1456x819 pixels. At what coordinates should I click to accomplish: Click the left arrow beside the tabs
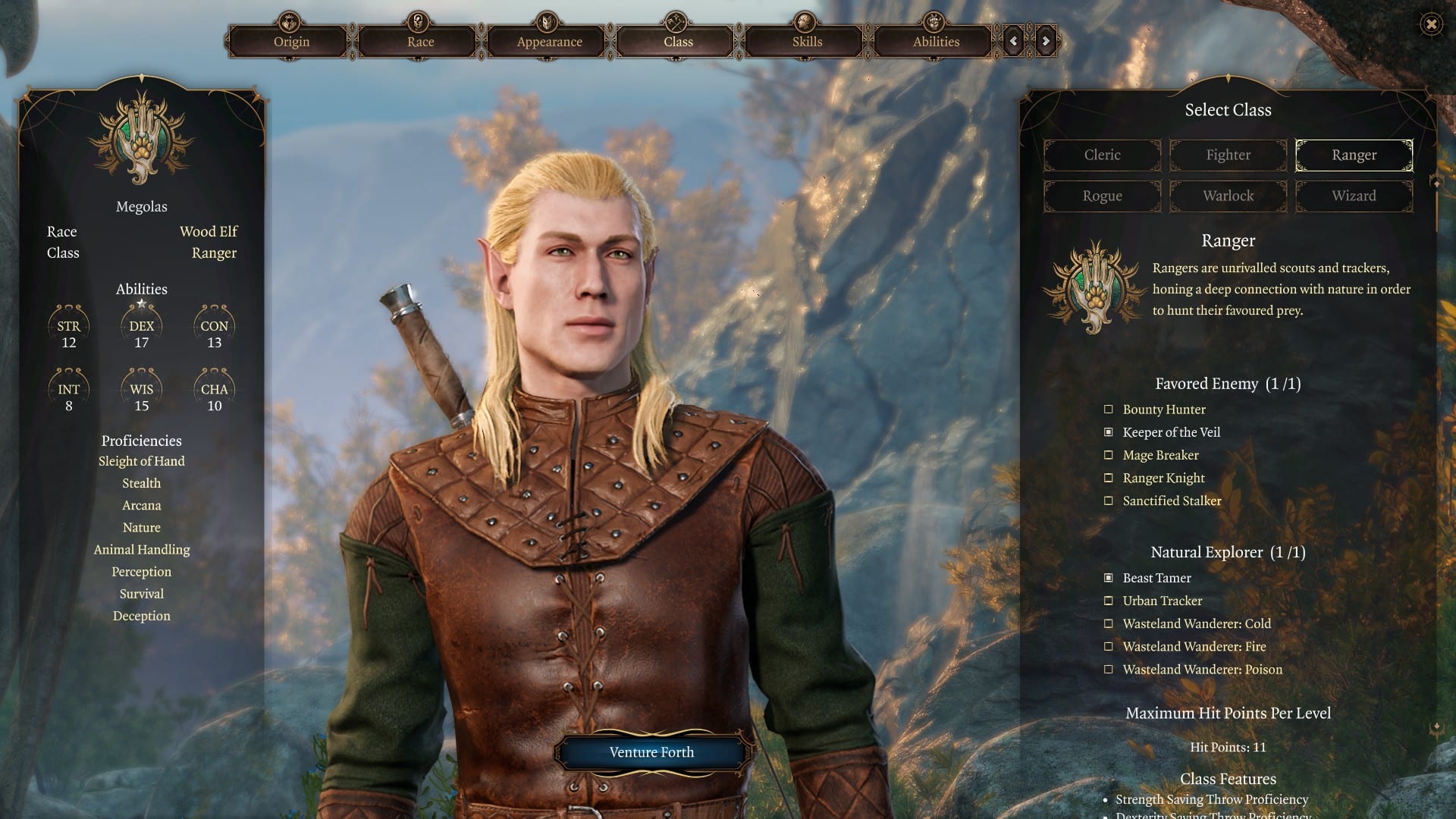coord(1014,42)
